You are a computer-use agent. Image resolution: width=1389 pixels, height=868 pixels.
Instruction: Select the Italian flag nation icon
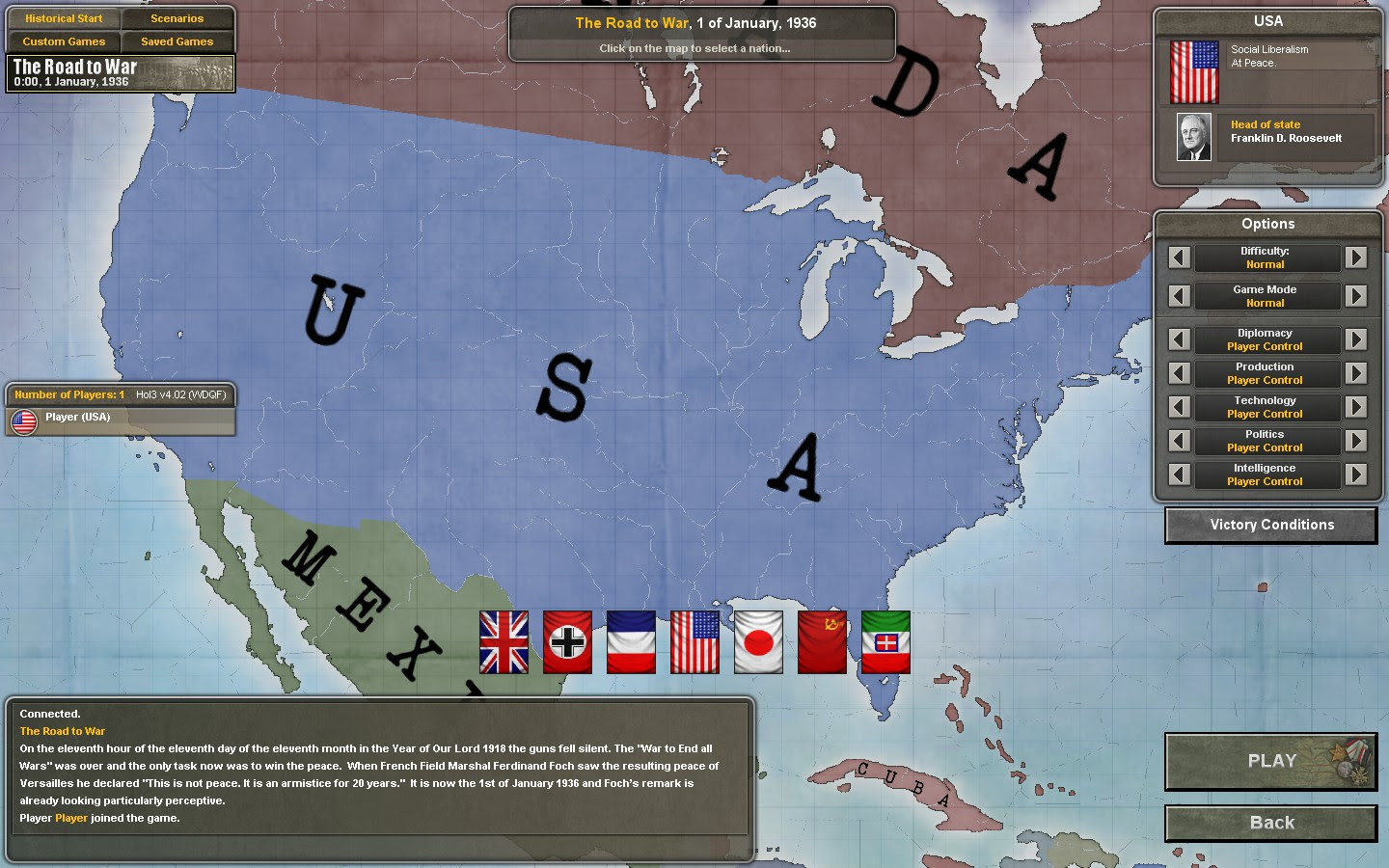point(885,642)
